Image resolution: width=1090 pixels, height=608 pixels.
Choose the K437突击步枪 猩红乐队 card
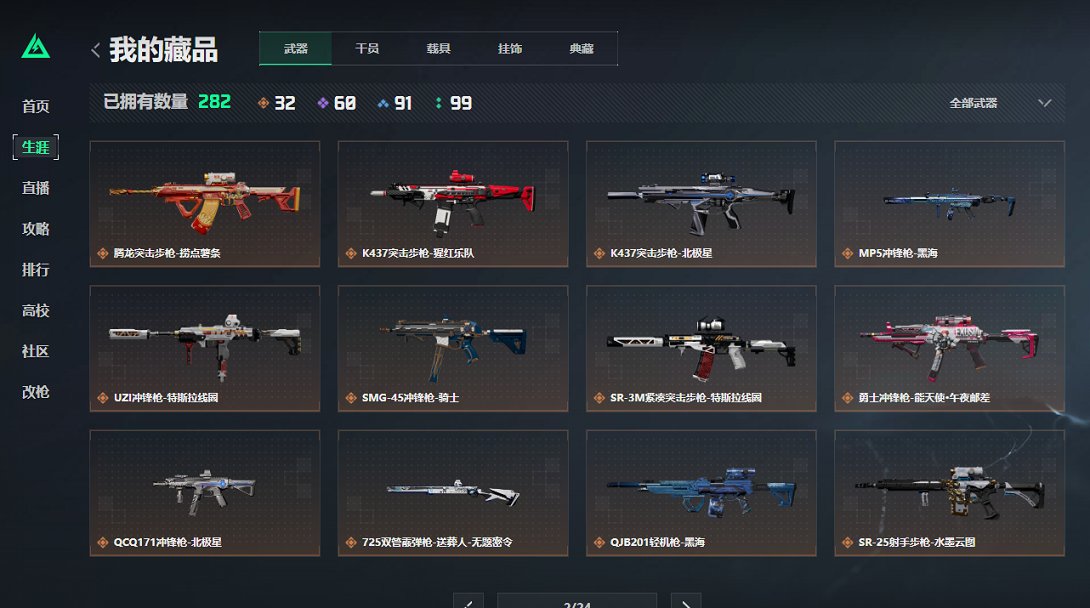[453, 204]
